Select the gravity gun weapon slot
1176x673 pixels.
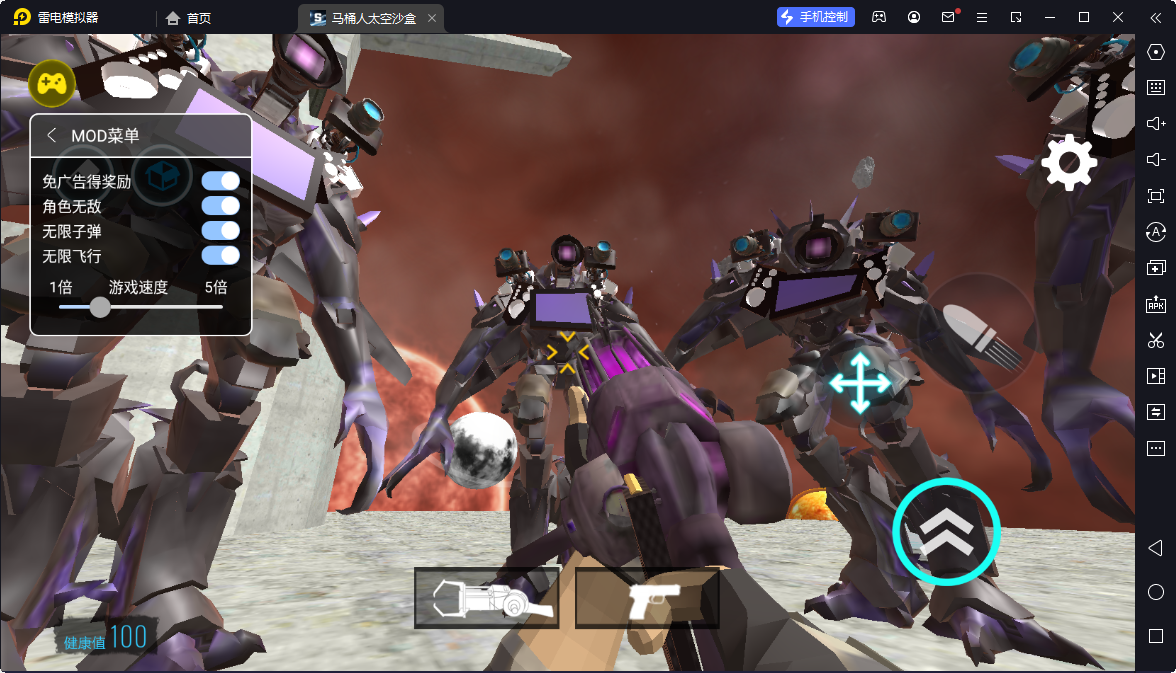click(487, 598)
